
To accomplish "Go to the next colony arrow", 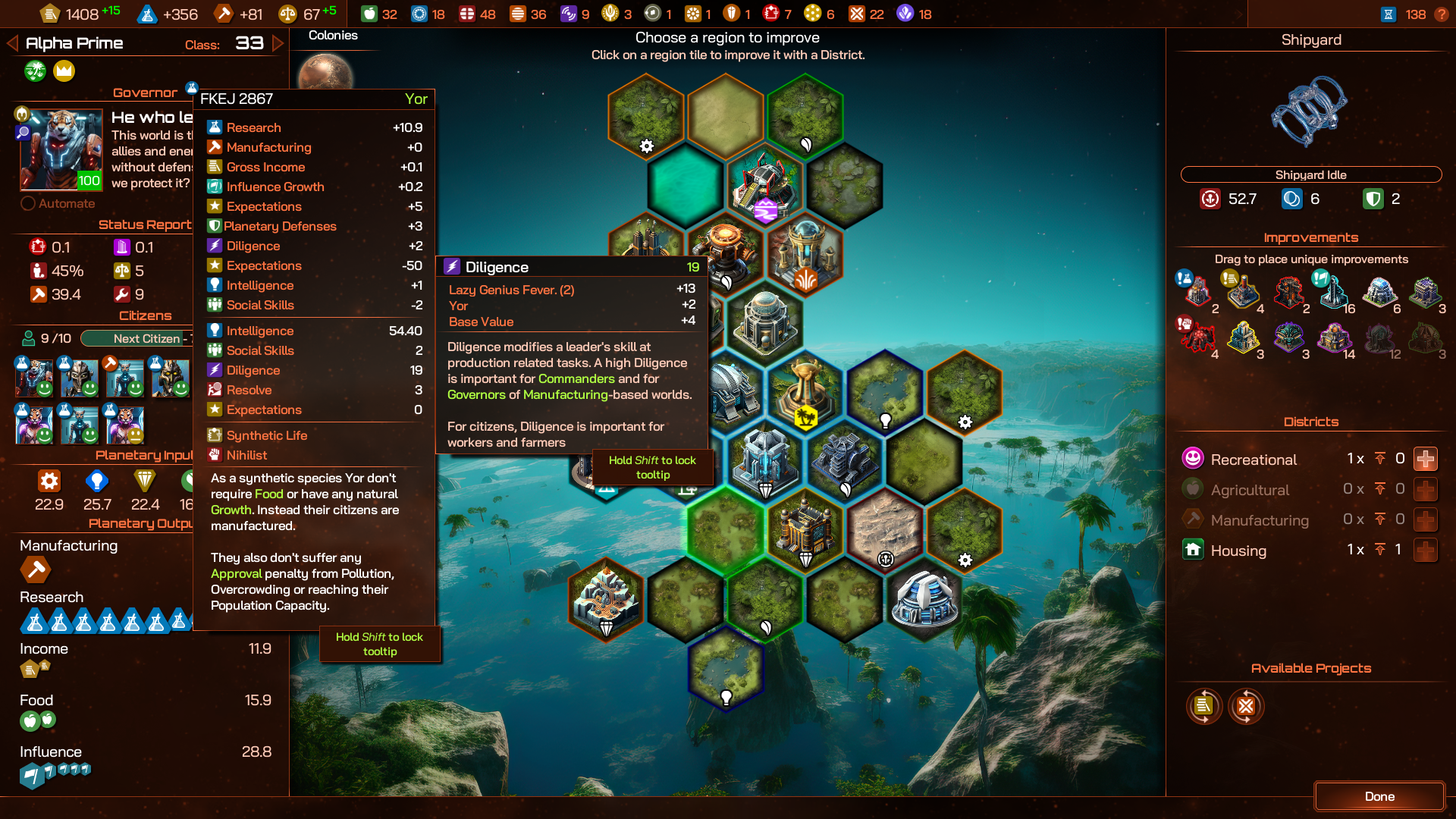I will pyautogui.click(x=278, y=43).
